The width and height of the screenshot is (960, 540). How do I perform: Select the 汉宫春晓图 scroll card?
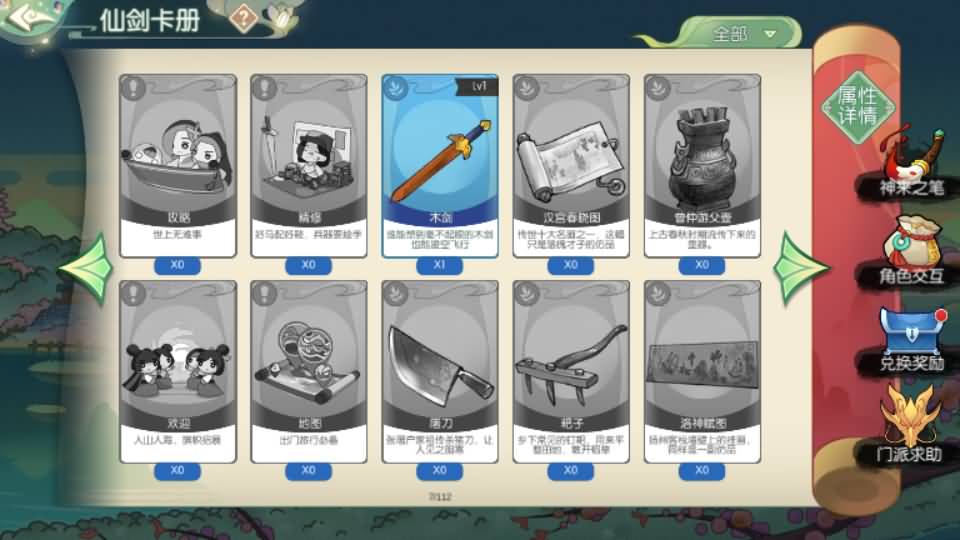(x=571, y=165)
